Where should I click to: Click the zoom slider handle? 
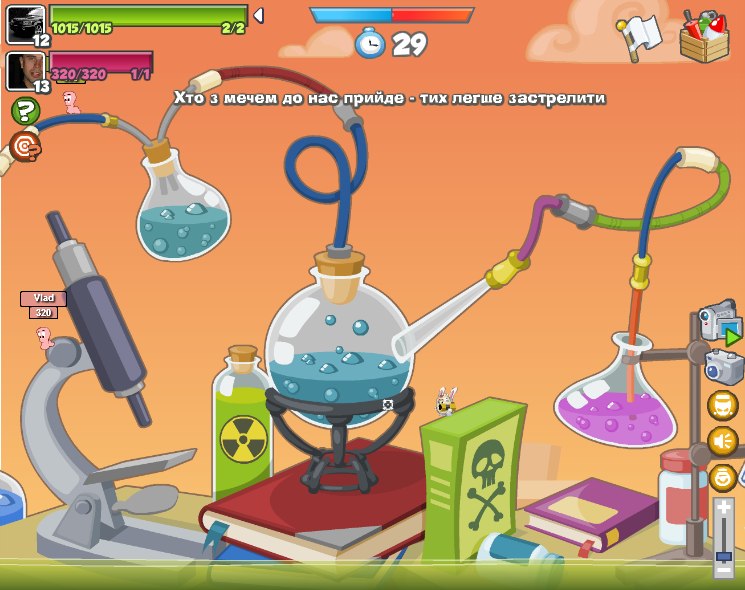(x=723, y=554)
